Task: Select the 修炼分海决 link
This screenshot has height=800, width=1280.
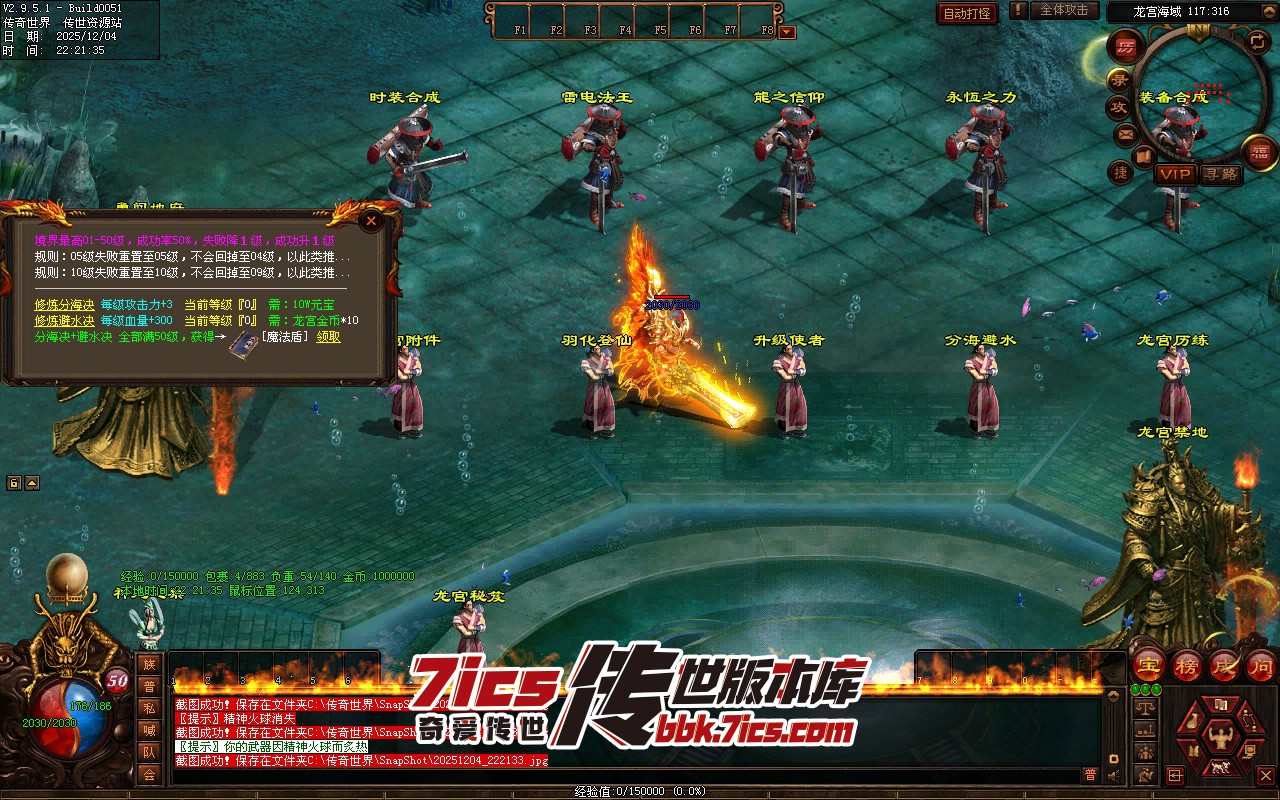Action: tap(65, 304)
